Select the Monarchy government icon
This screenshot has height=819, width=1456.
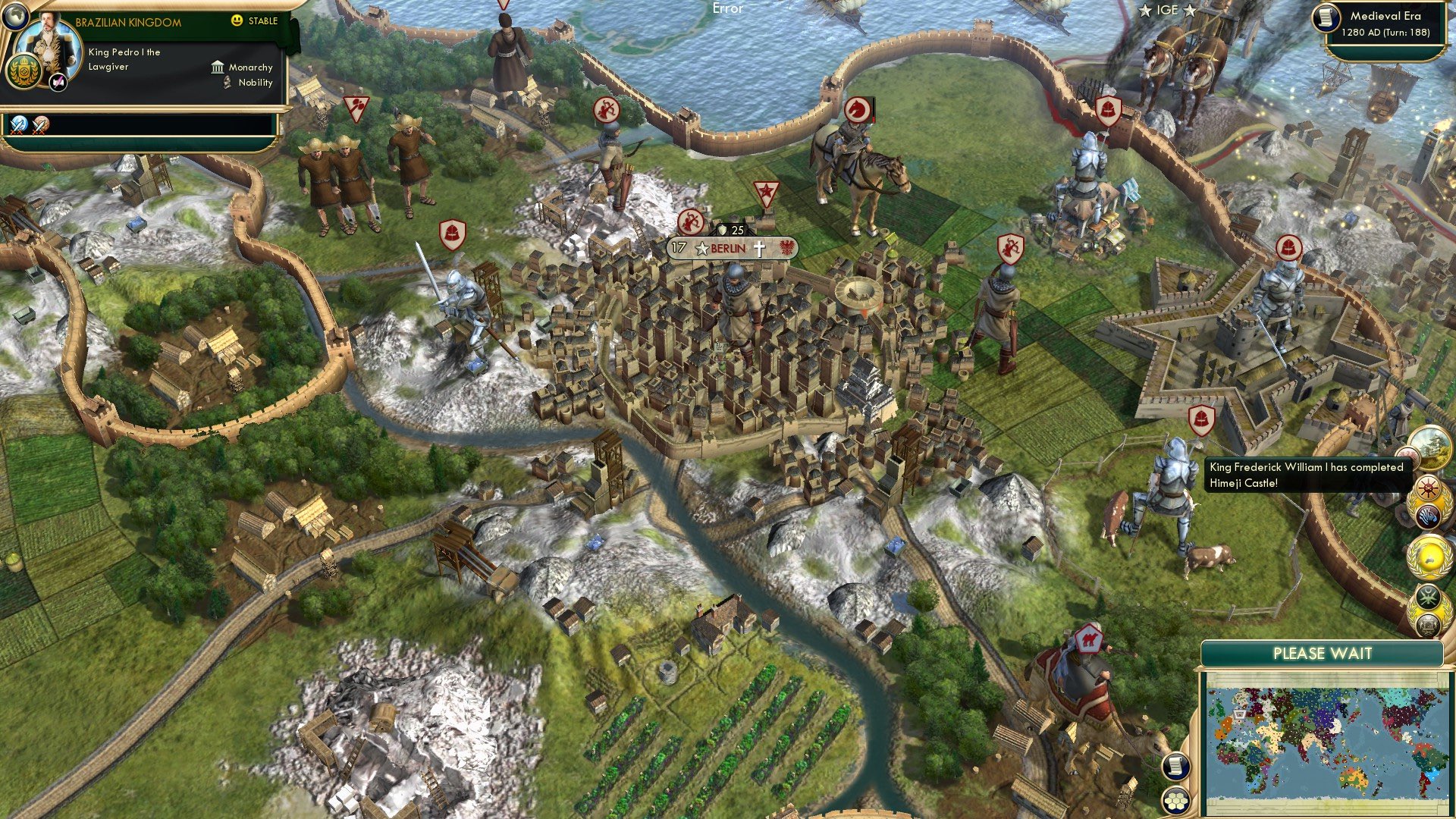click(218, 68)
